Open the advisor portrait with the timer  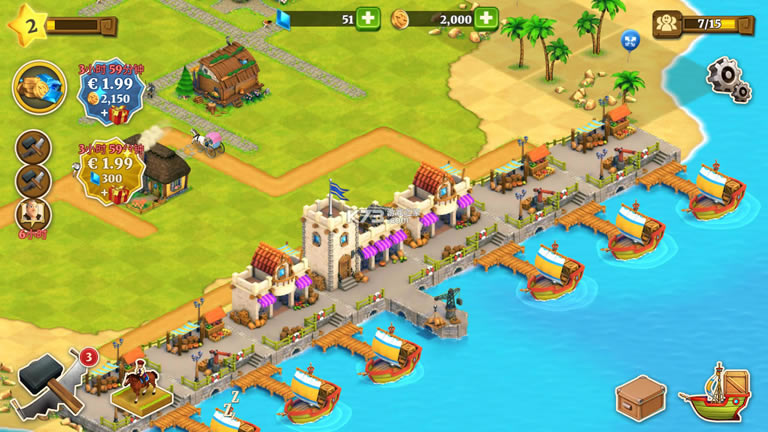click(33, 213)
